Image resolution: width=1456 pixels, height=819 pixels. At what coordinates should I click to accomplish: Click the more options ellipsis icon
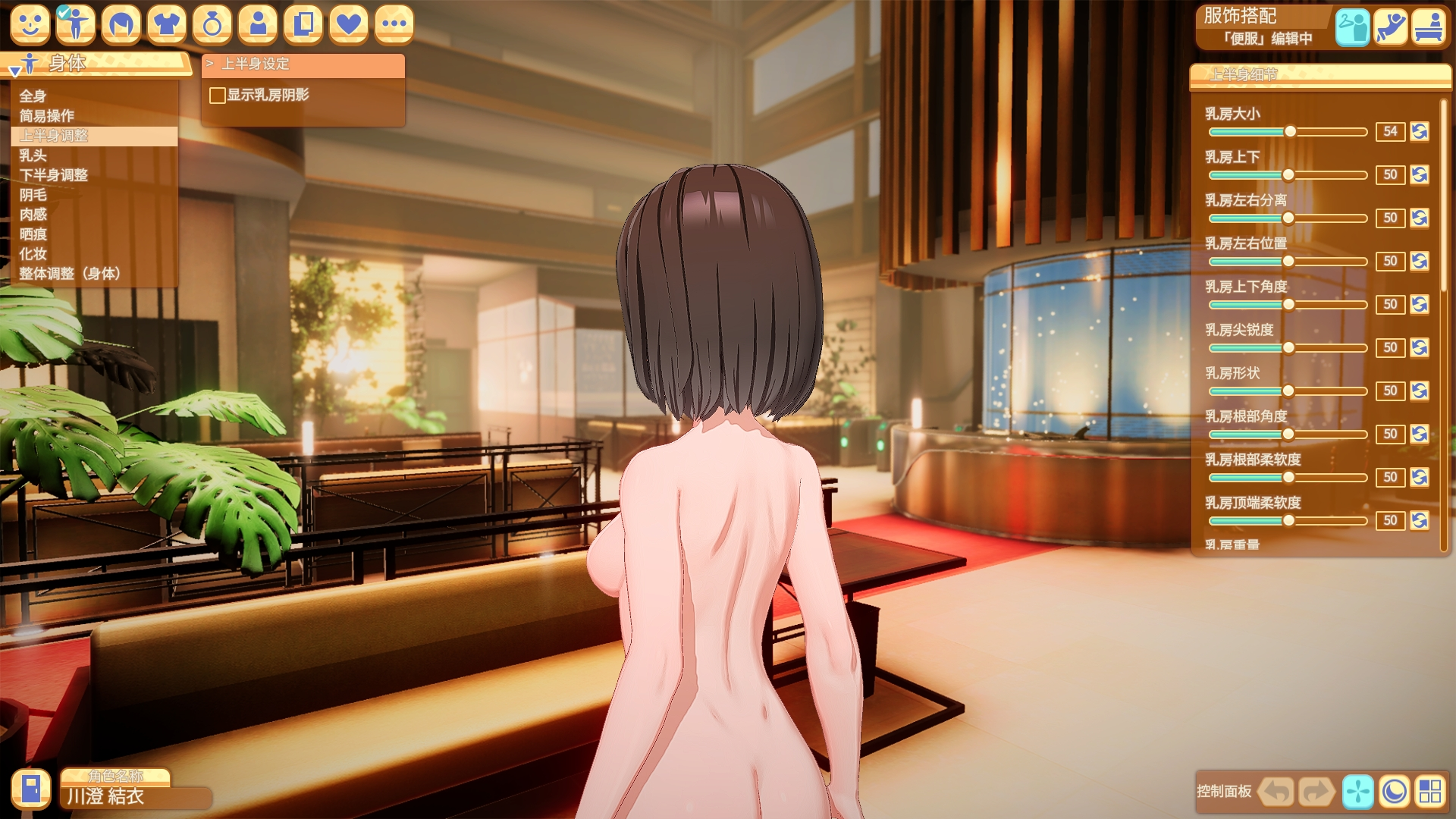[x=394, y=25]
